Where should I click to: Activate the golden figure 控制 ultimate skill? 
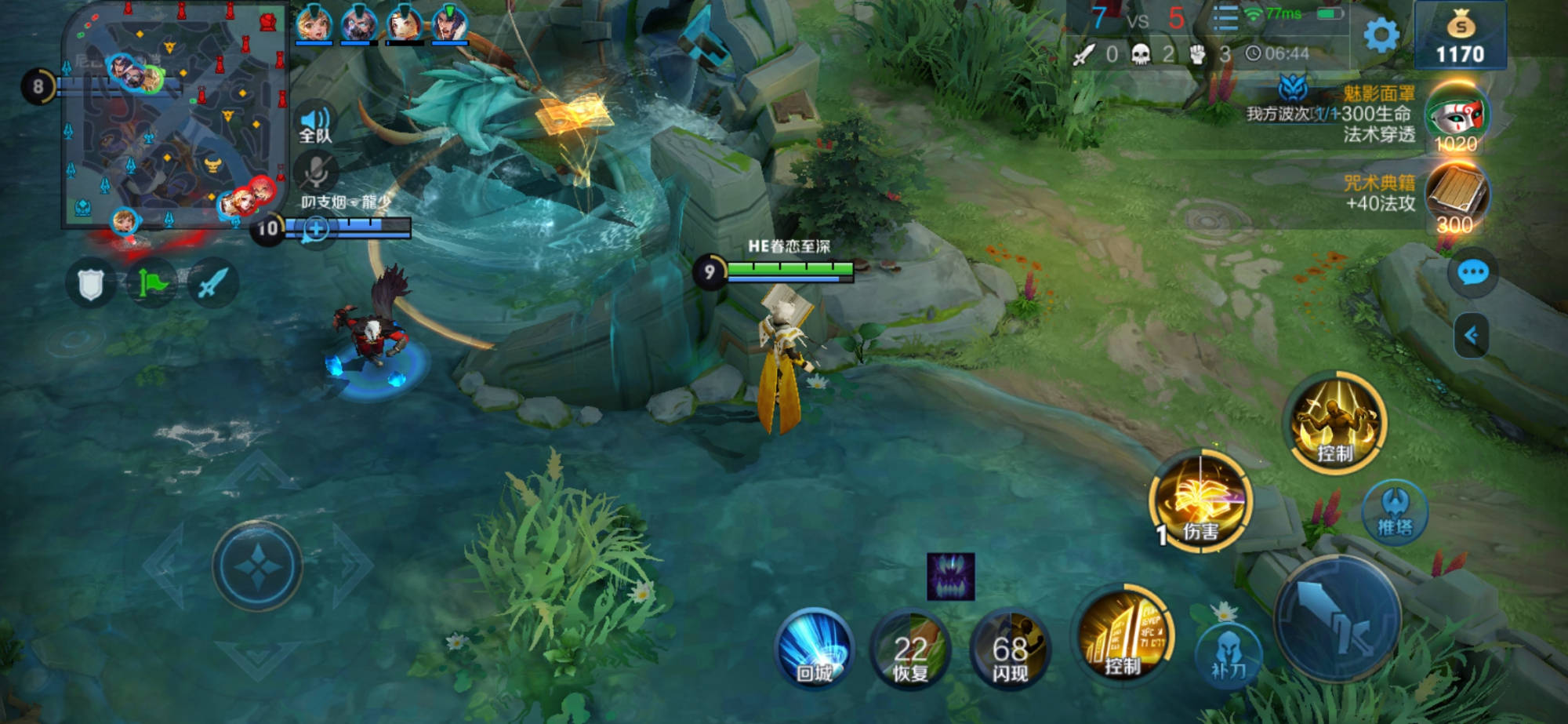coord(1338,424)
